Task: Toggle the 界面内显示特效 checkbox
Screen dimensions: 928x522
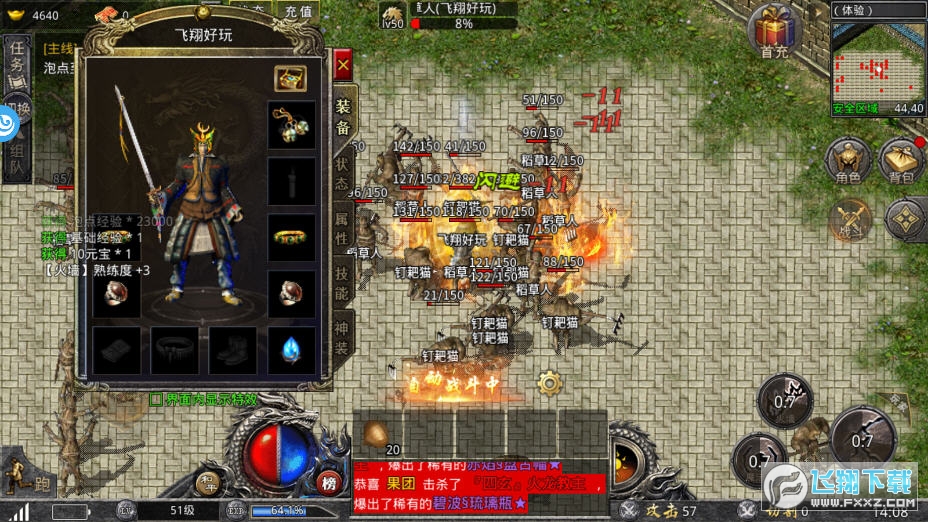Action: coord(156,398)
